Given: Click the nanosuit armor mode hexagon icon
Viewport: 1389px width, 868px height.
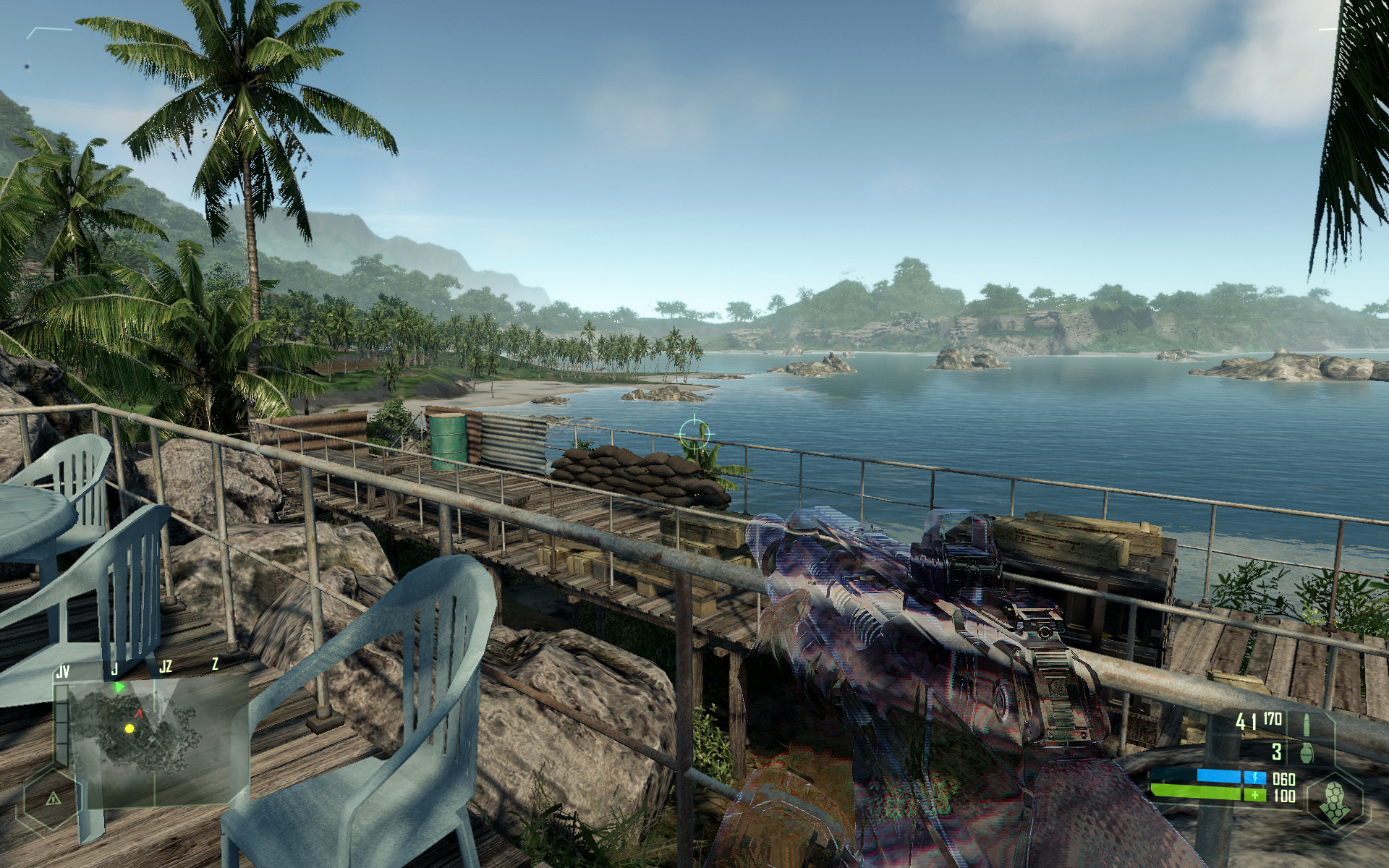Looking at the screenshot, I should tap(1335, 802).
